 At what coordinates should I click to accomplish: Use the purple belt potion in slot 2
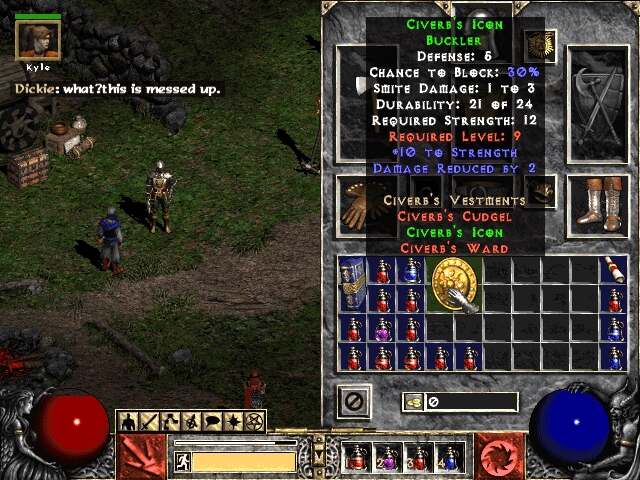pos(388,457)
